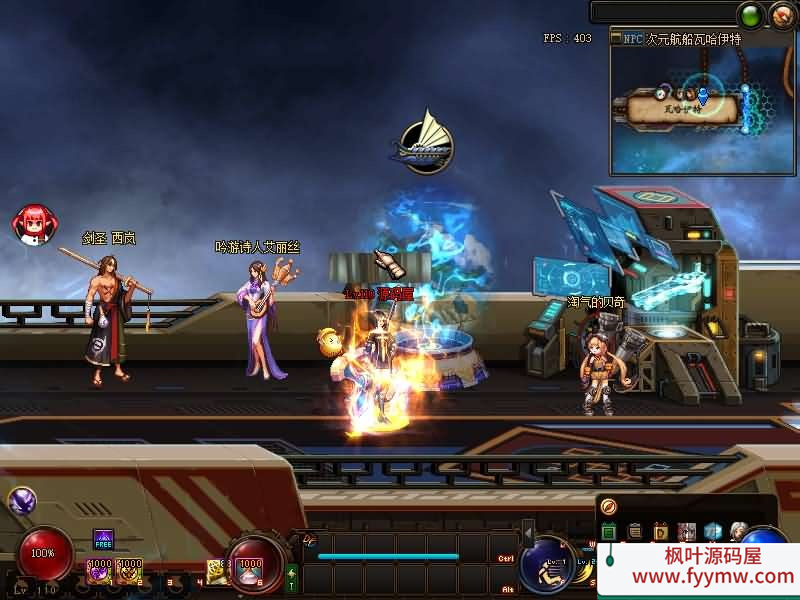The image size is (800, 600).
Task: Click the red-haired character portrait icon
Action: (x=33, y=223)
